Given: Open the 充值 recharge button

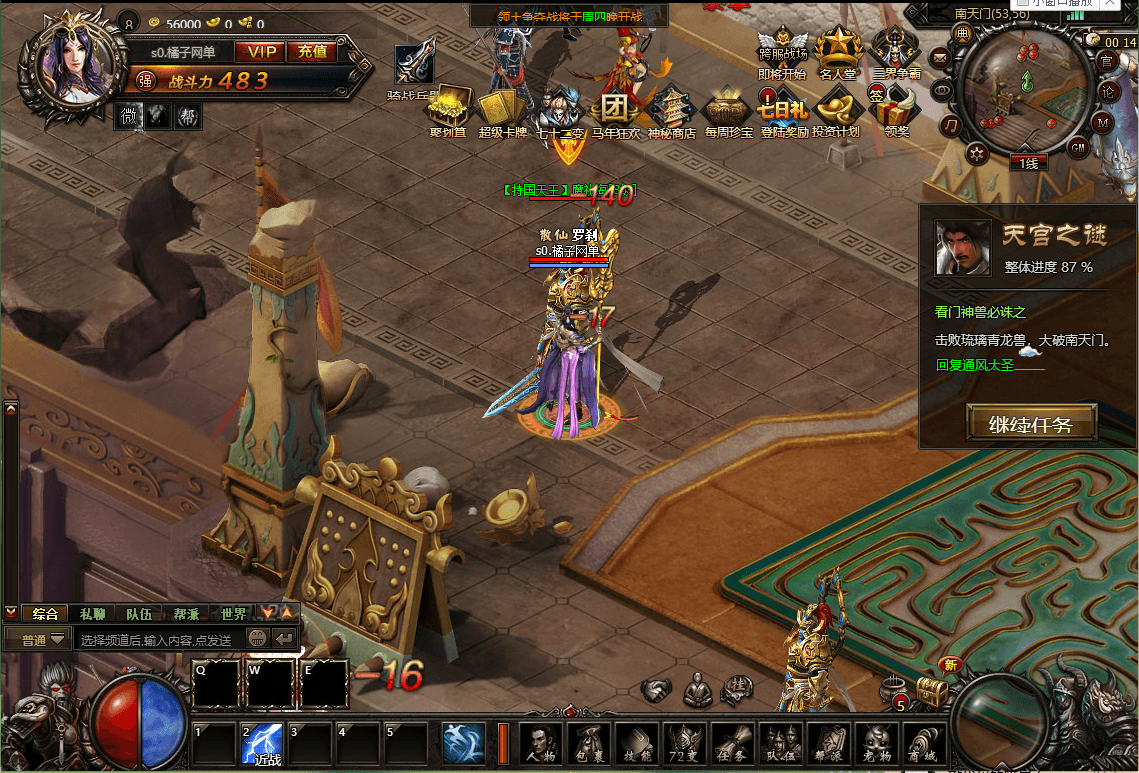Looking at the screenshot, I should pyautogui.click(x=312, y=52).
